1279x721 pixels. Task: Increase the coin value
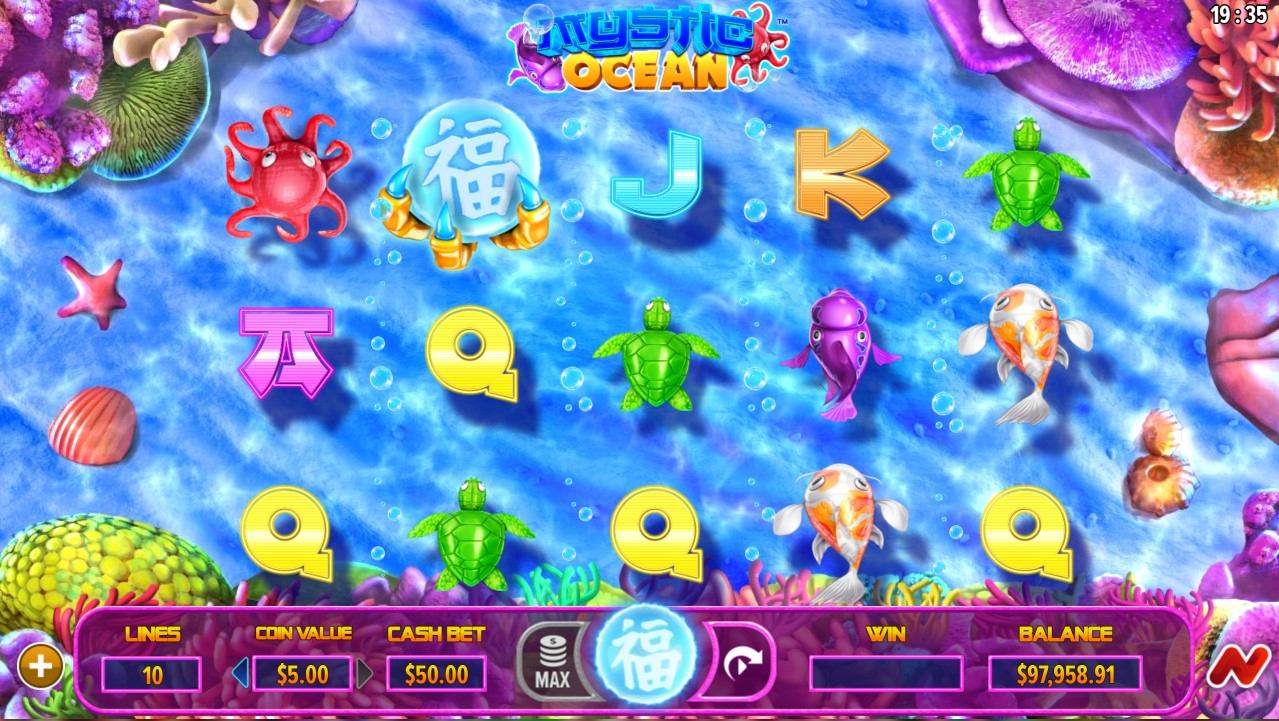coord(365,673)
